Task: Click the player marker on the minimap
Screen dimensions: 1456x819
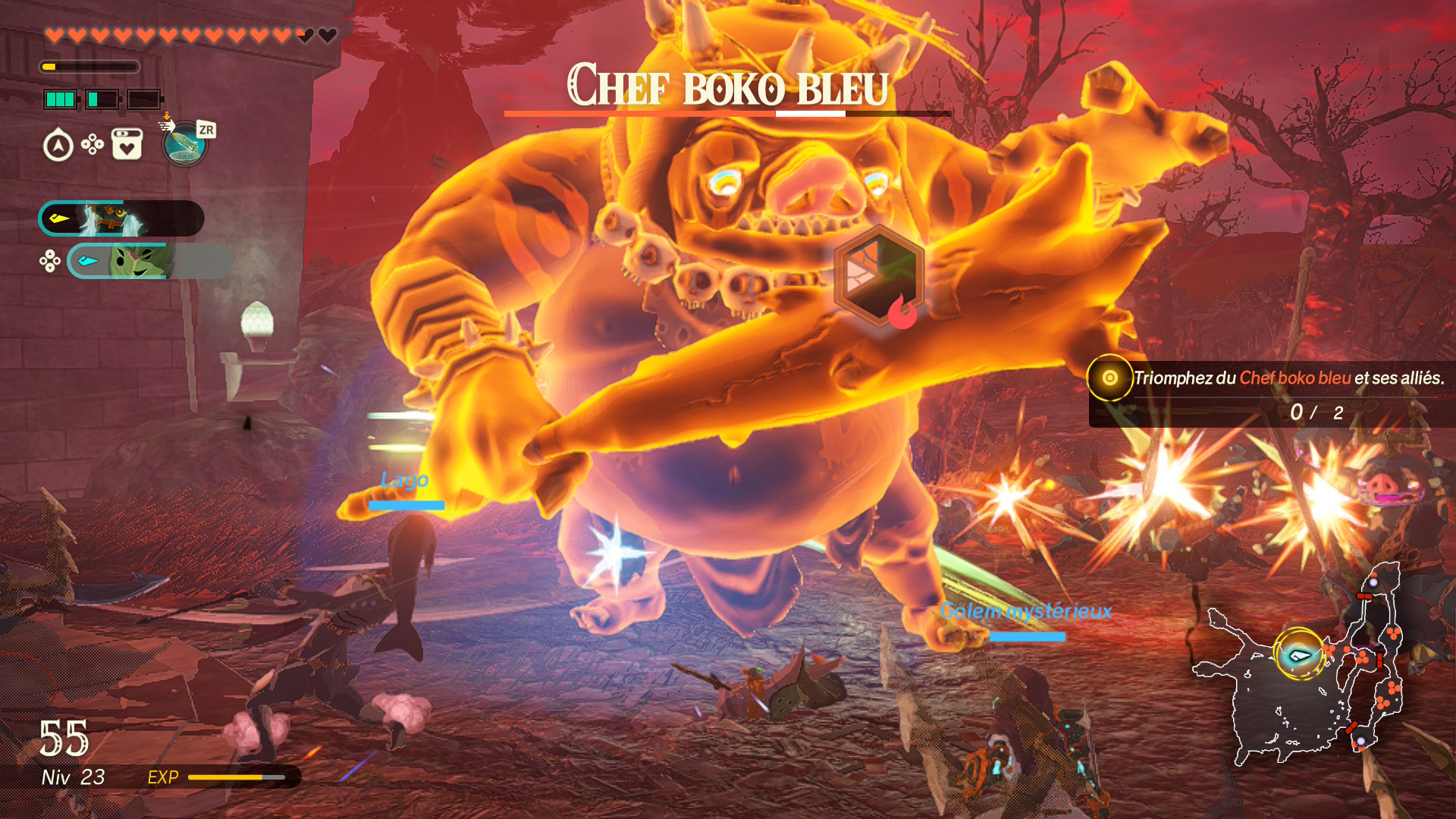Action: [1298, 654]
